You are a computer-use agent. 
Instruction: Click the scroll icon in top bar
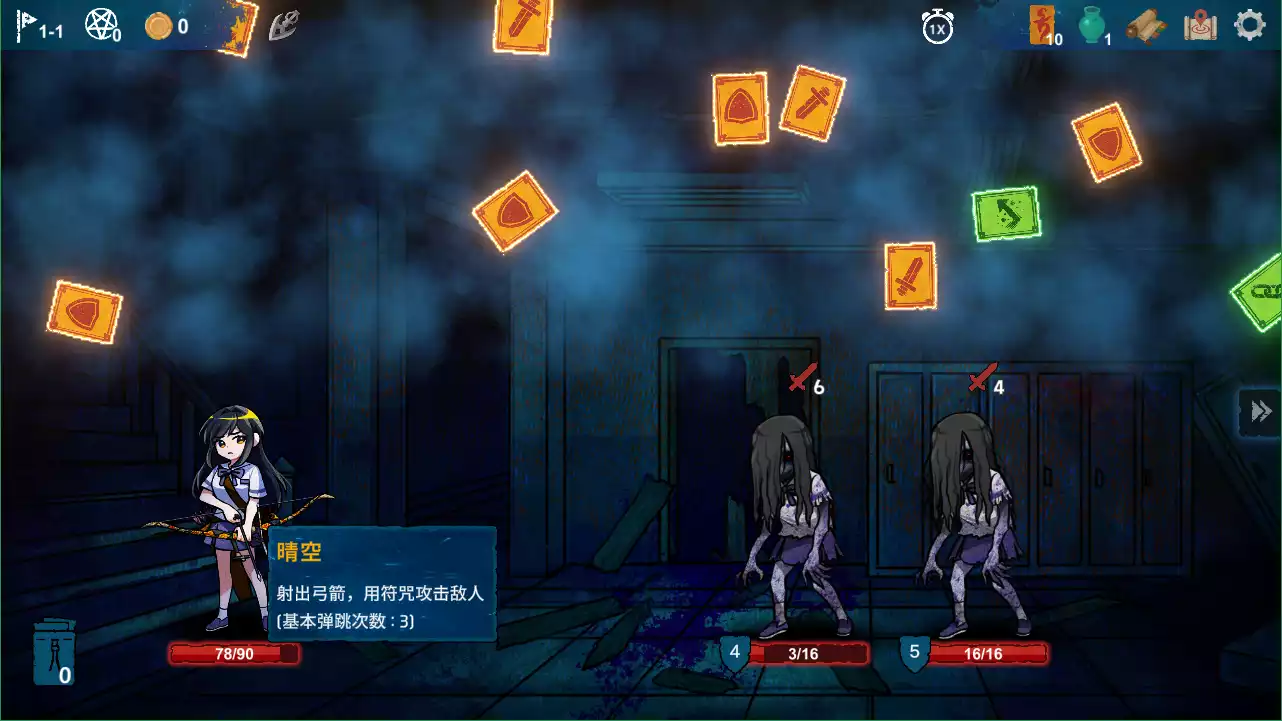1146,27
